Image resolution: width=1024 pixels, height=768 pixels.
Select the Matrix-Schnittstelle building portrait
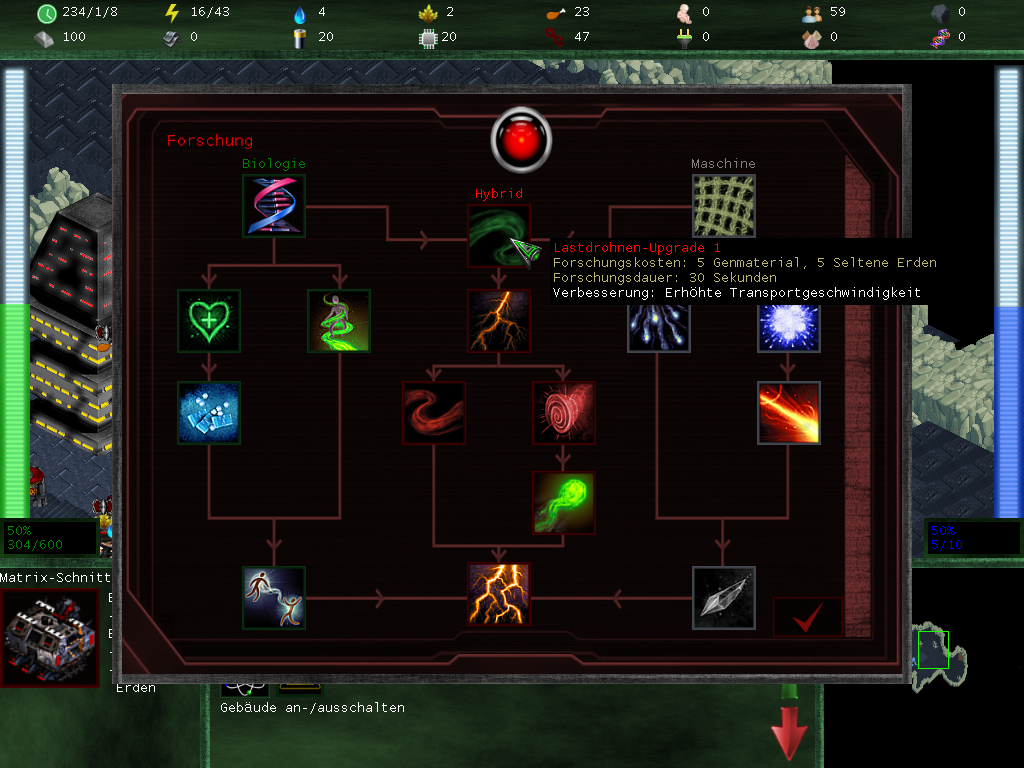(50, 638)
